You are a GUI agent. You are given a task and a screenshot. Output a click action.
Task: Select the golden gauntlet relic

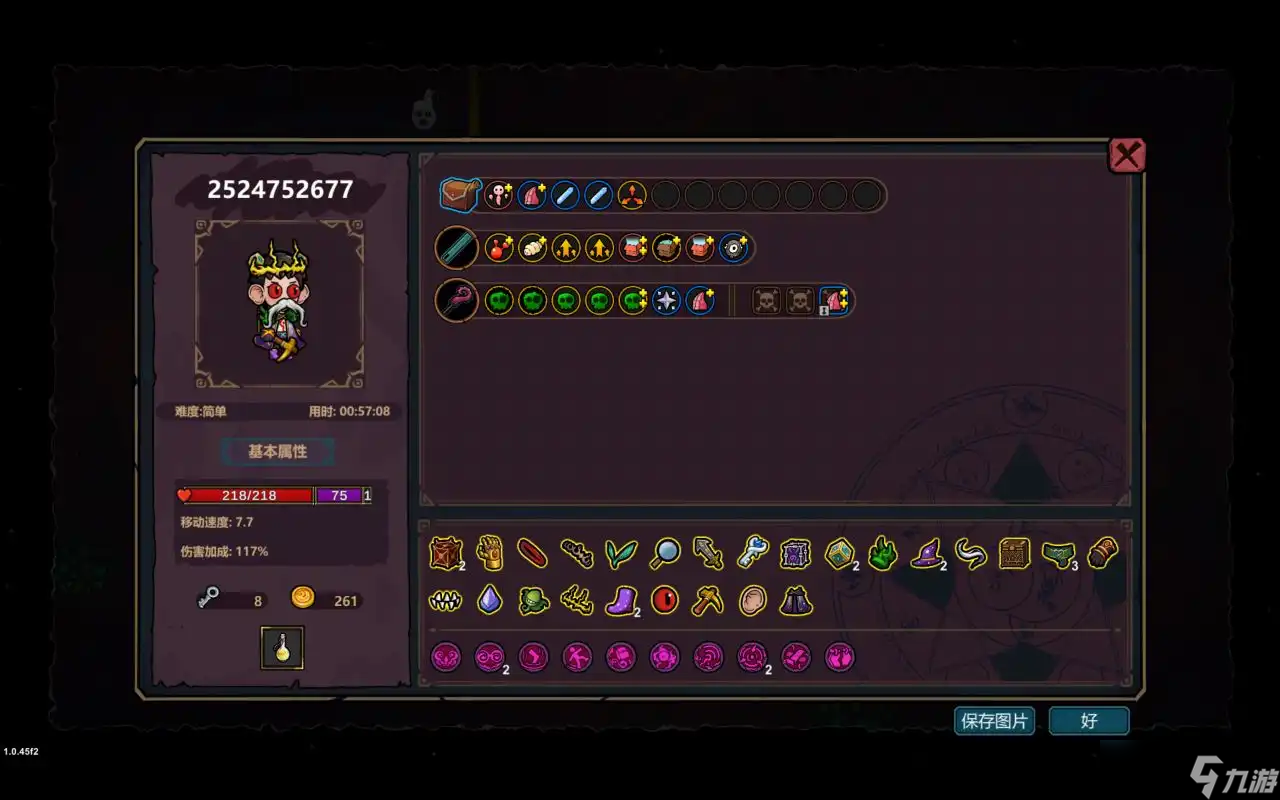click(x=489, y=553)
